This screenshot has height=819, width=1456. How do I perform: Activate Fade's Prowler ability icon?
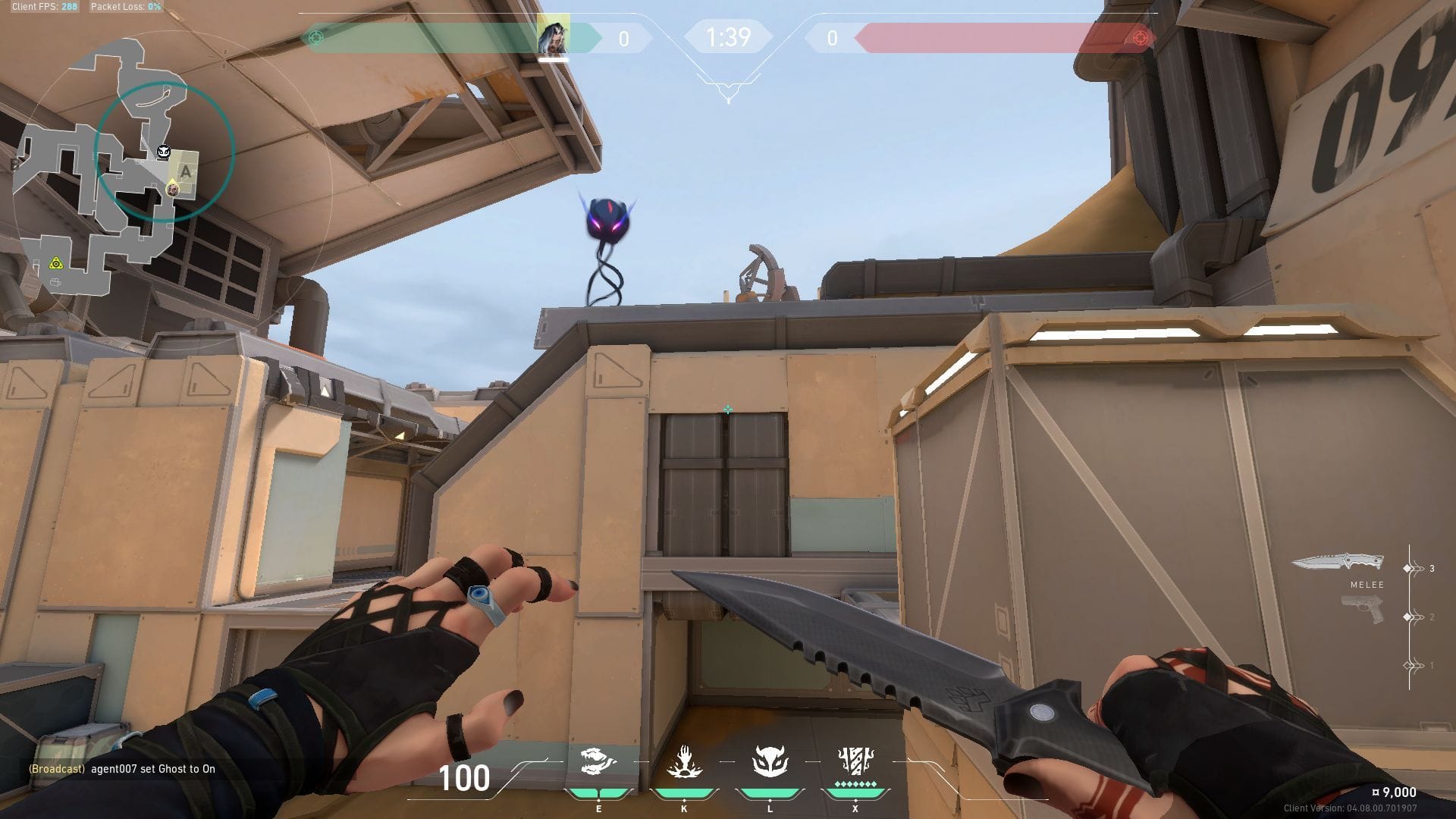click(x=598, y=762)
